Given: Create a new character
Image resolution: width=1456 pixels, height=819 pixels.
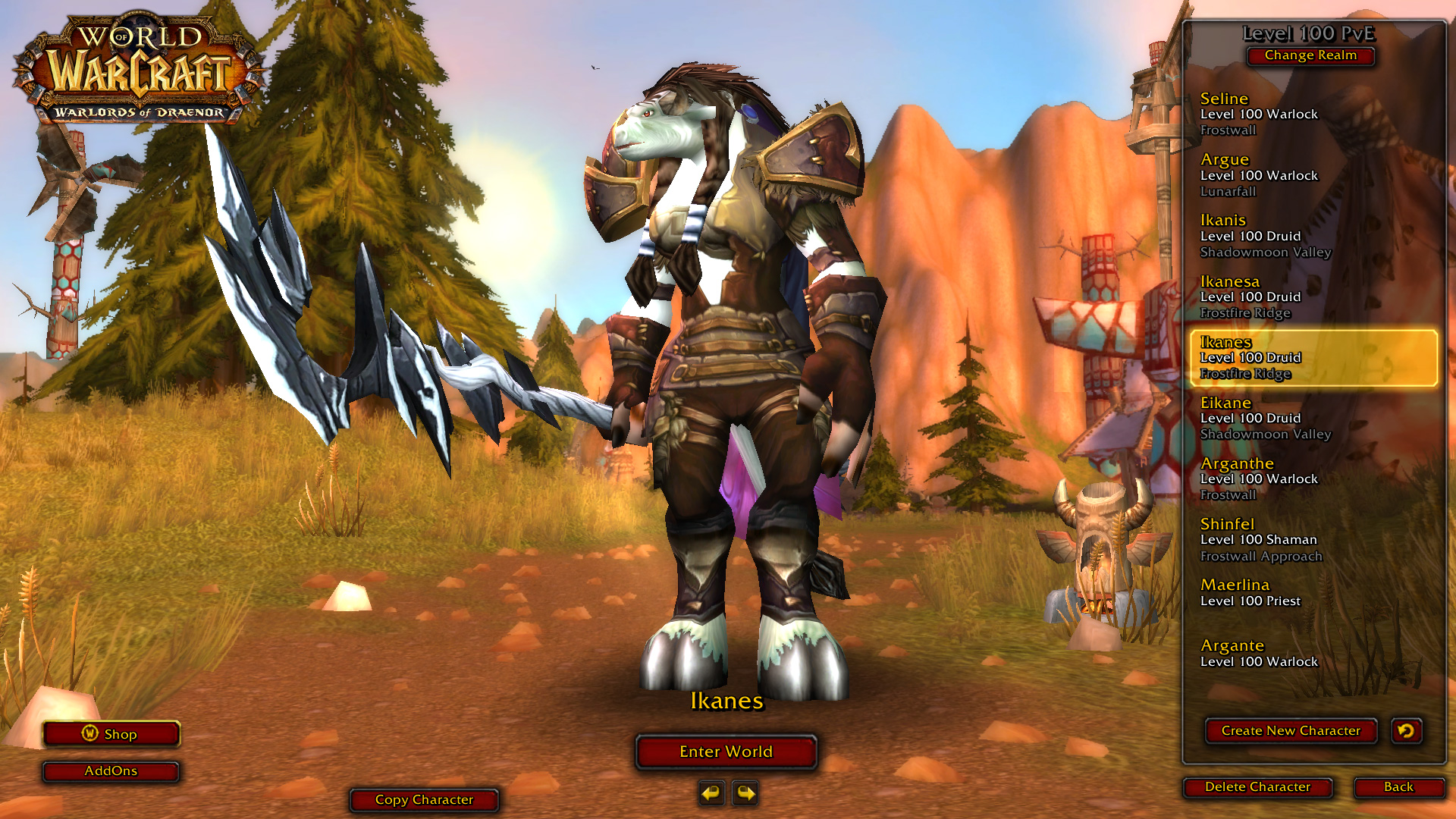Looking at the screenshot, I should click(1291, 731).
